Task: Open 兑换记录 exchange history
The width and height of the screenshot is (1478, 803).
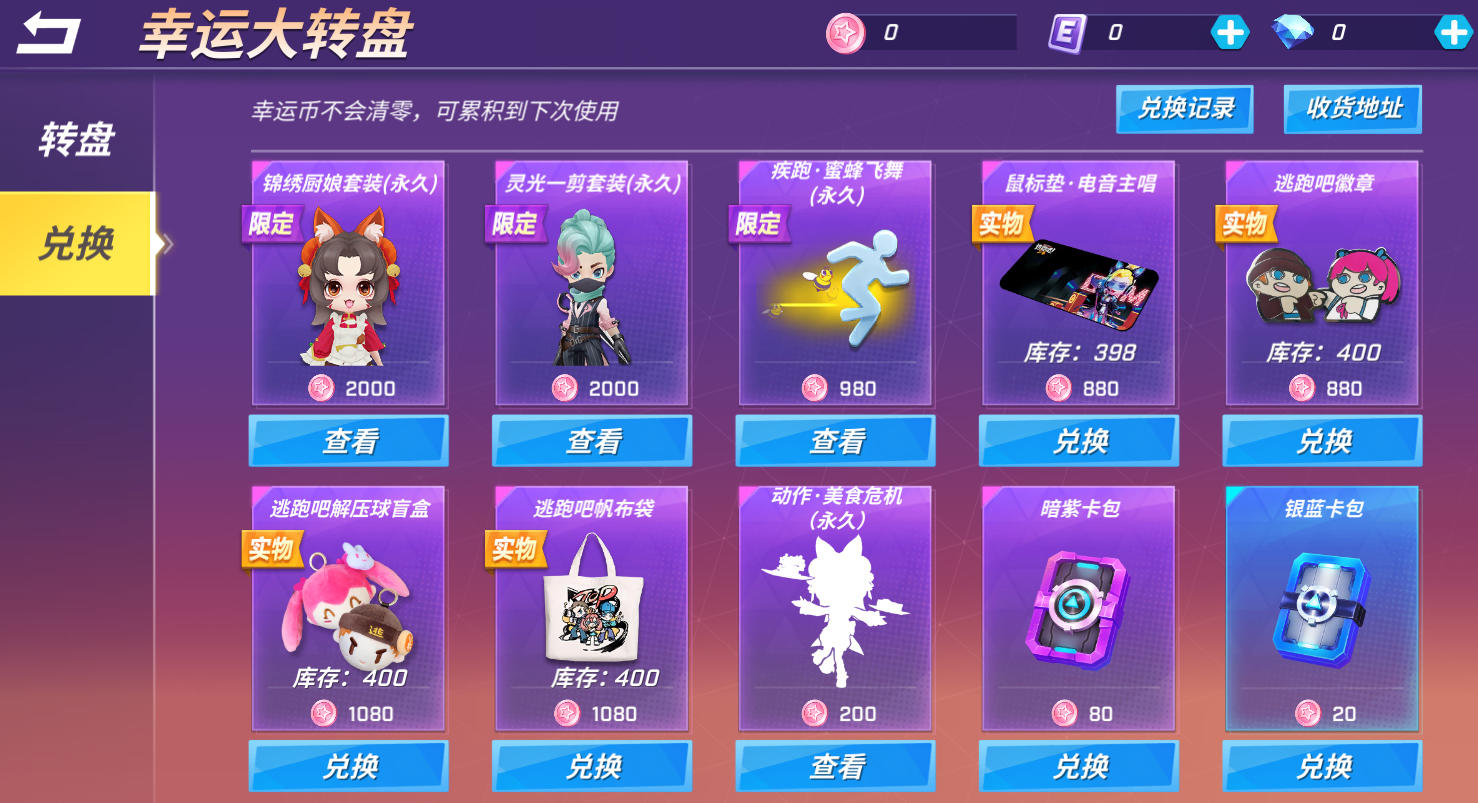Action: 1184,110
